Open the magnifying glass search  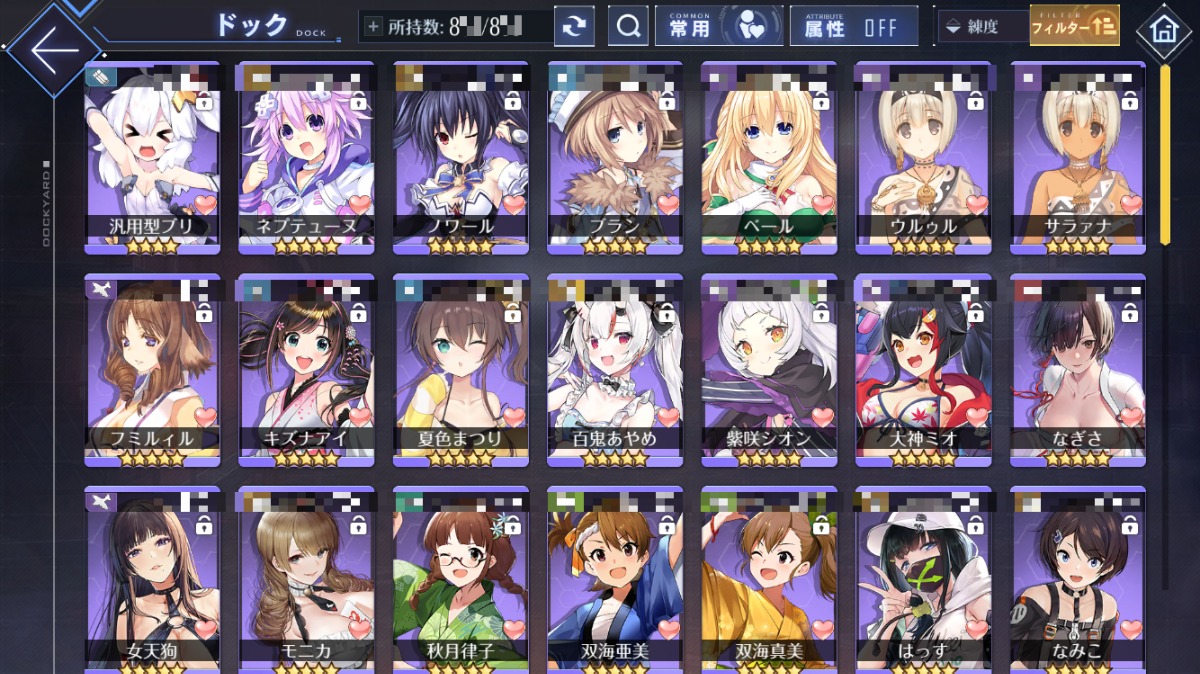coord(628,27)
